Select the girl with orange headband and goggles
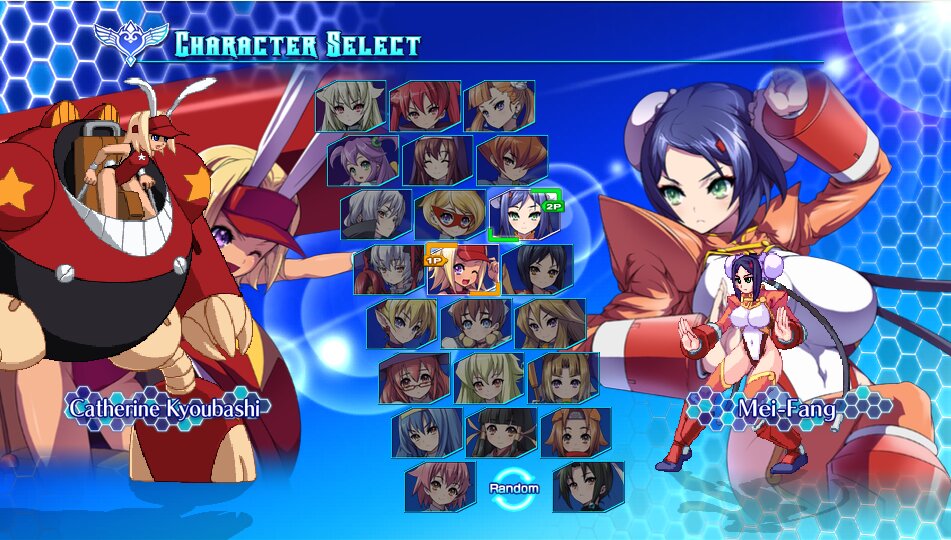 [575, 432]
